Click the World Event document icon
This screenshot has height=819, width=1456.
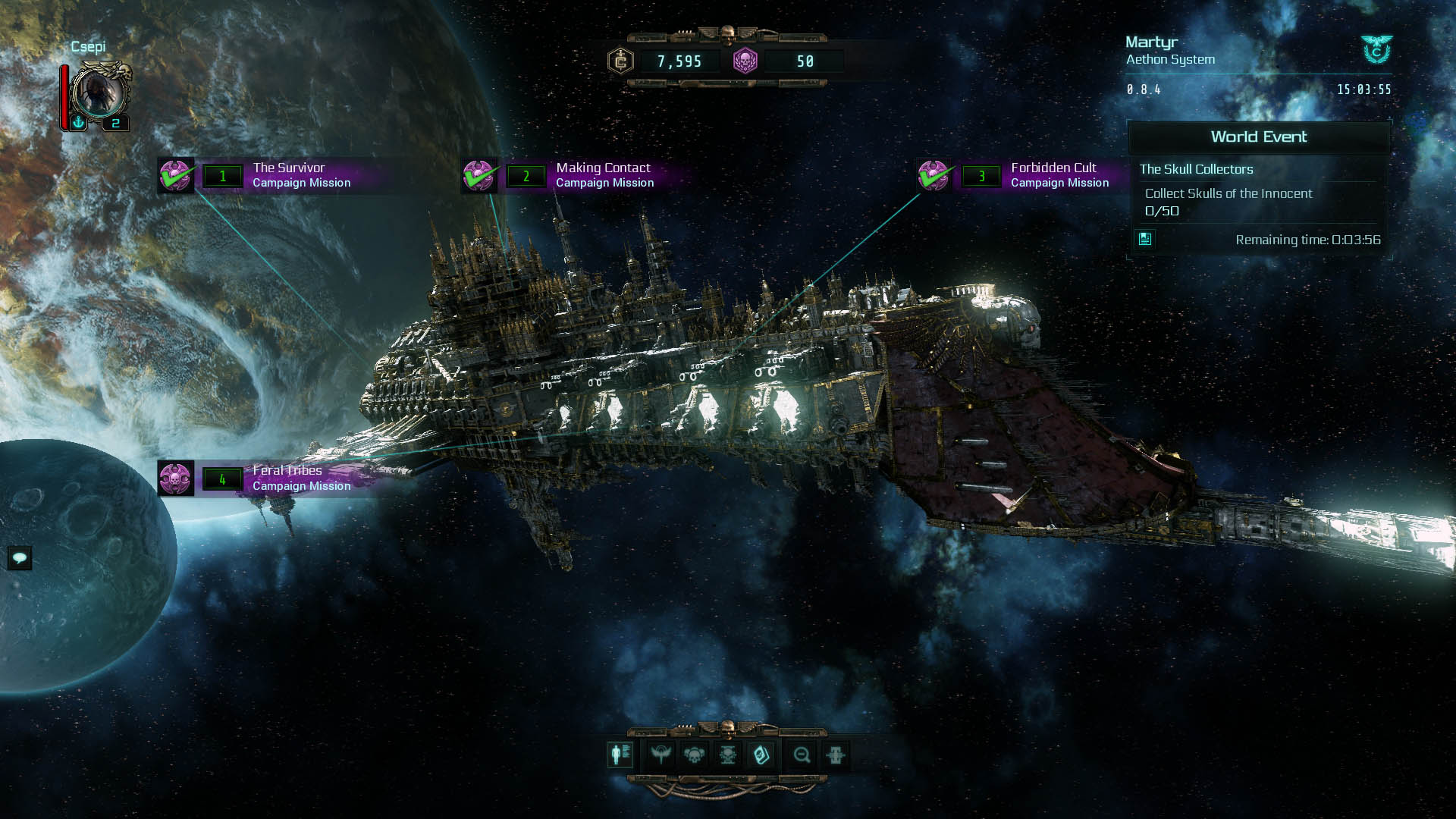point(1146,240)
